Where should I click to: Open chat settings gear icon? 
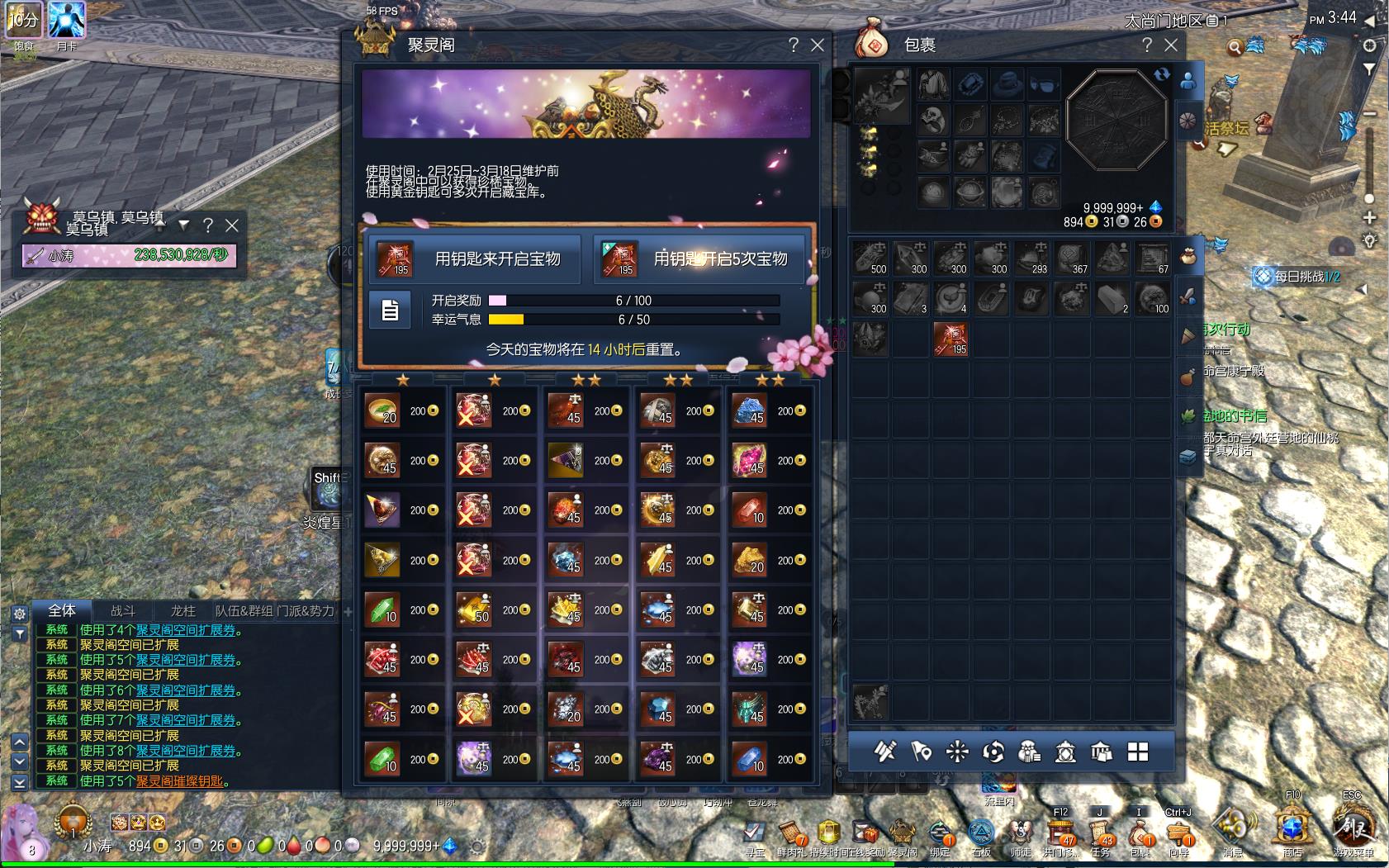(20, 614)
